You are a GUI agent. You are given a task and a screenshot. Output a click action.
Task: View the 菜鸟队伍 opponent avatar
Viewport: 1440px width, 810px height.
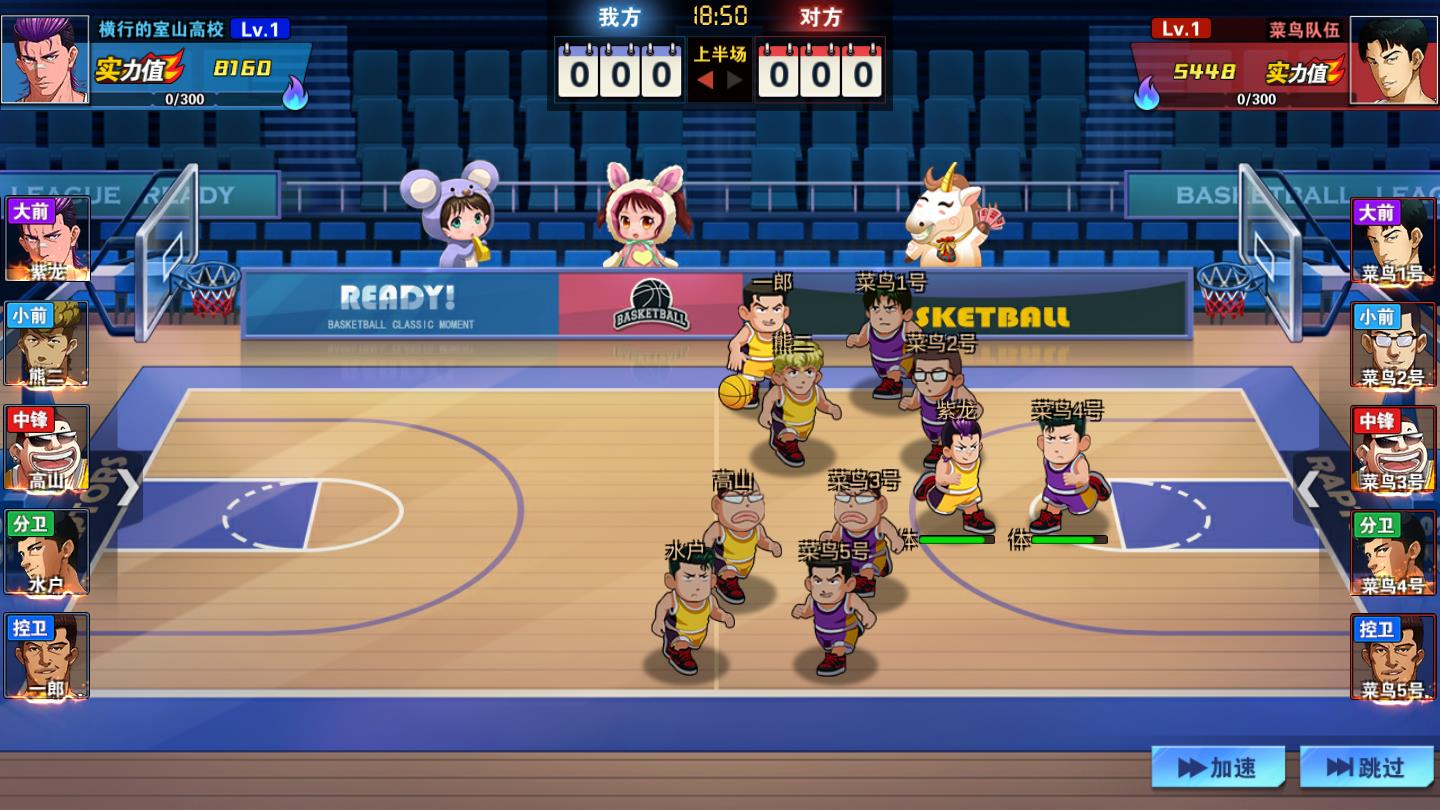tap(1394, 60)
